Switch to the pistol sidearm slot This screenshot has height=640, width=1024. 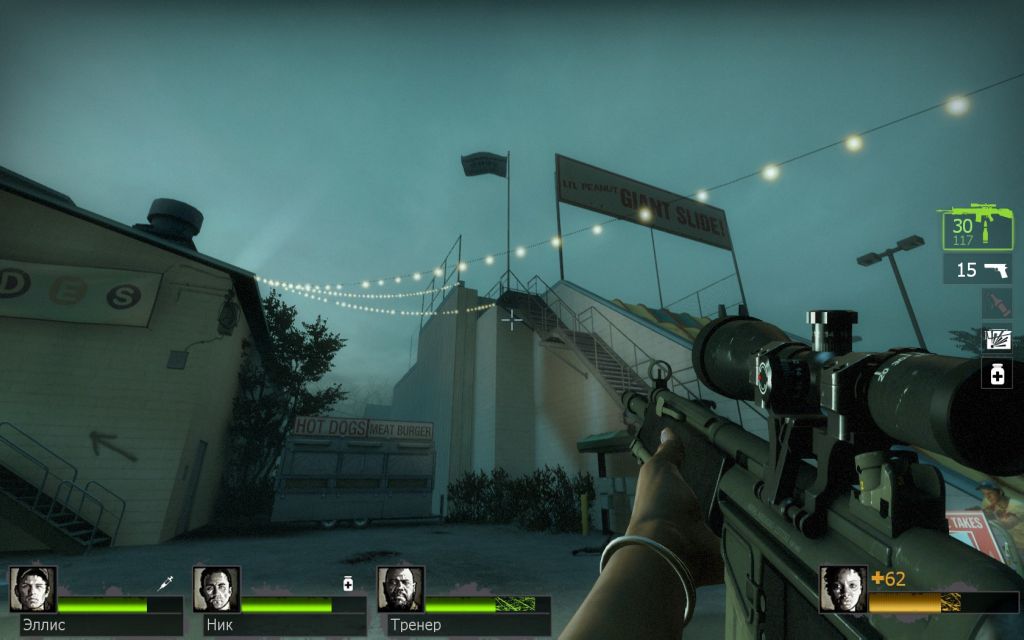pyautogui.click(x=977, y=269)
